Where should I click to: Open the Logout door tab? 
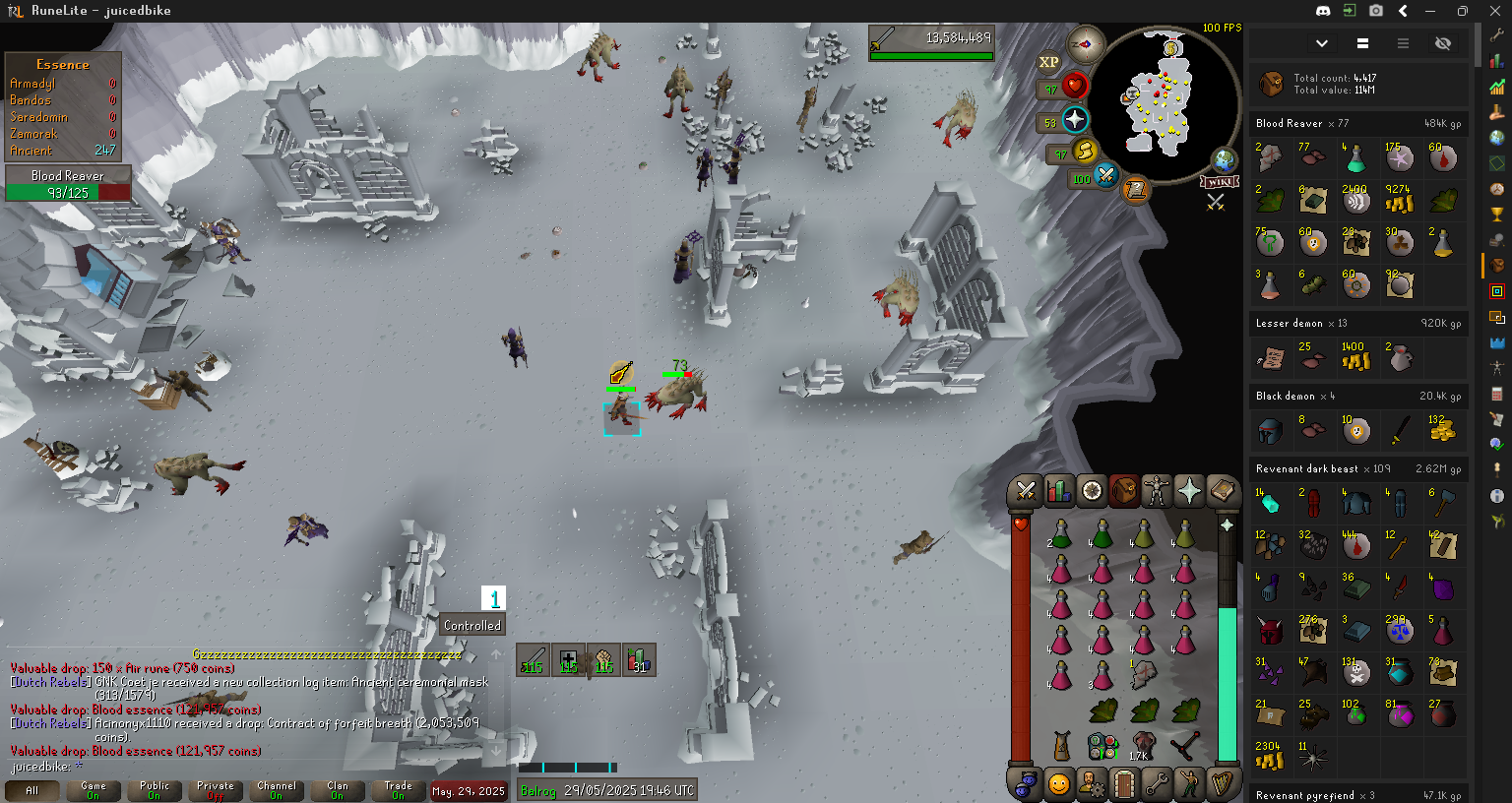tap(1124, 784)
